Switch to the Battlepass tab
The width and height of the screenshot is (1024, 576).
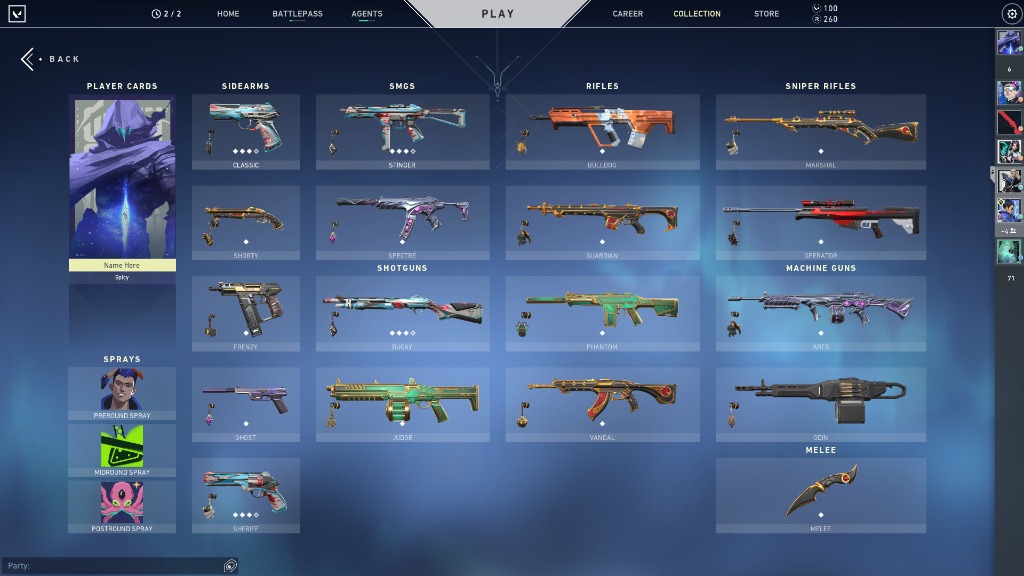297,14
